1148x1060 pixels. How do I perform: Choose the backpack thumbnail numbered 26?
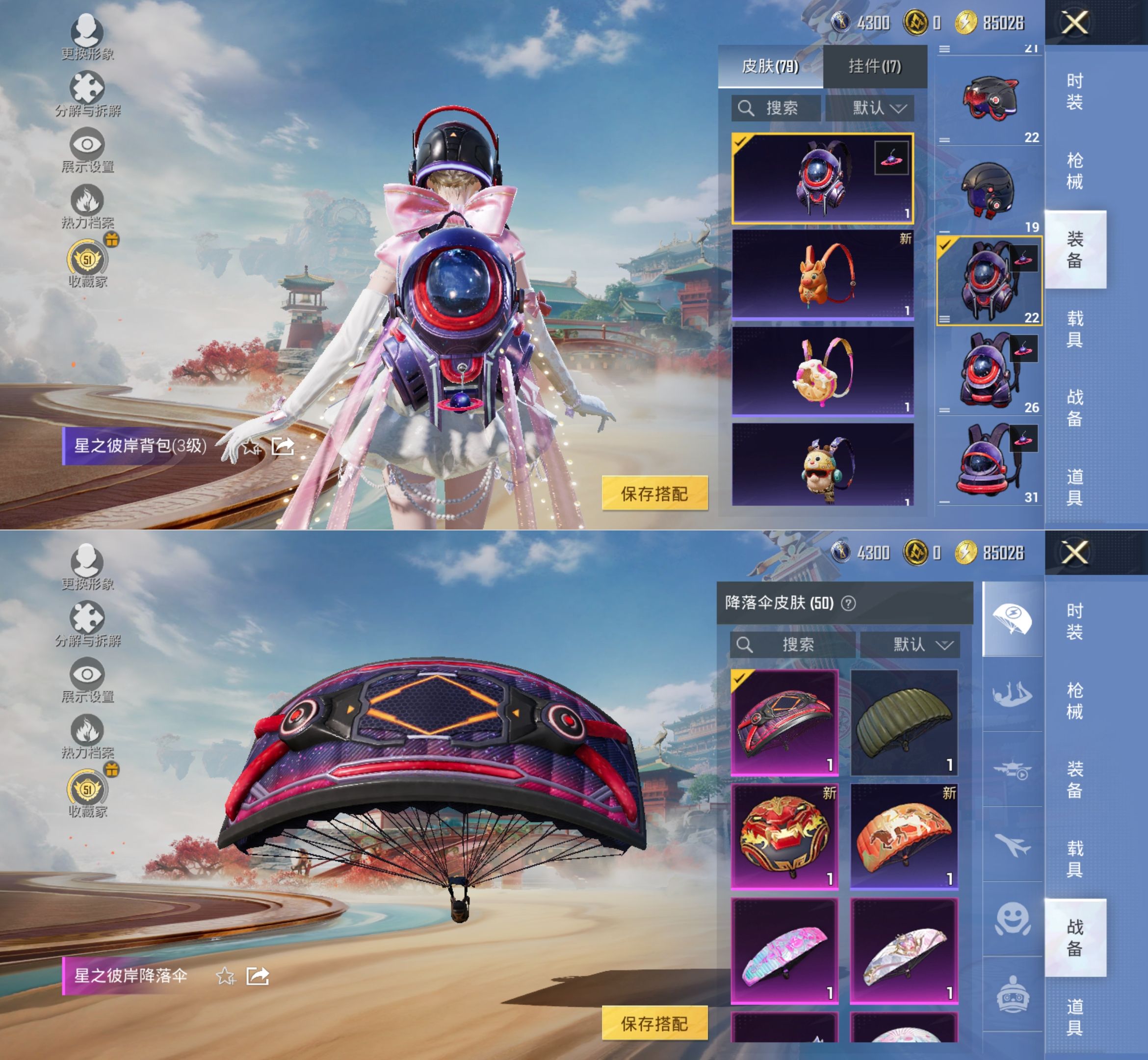pos(989,371)
